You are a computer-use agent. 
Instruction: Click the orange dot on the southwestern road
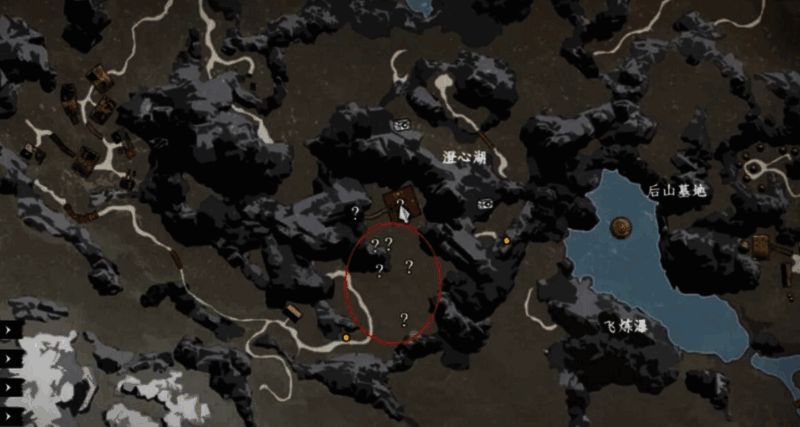pyautogui.click(x=346, y=338)
